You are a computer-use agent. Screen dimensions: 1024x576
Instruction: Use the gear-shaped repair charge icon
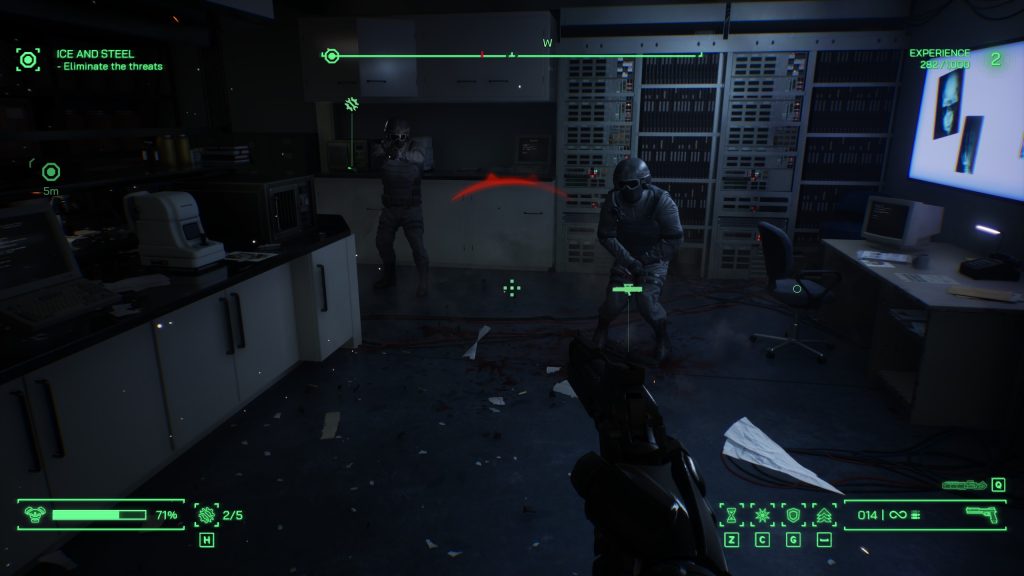pos(207,515)
